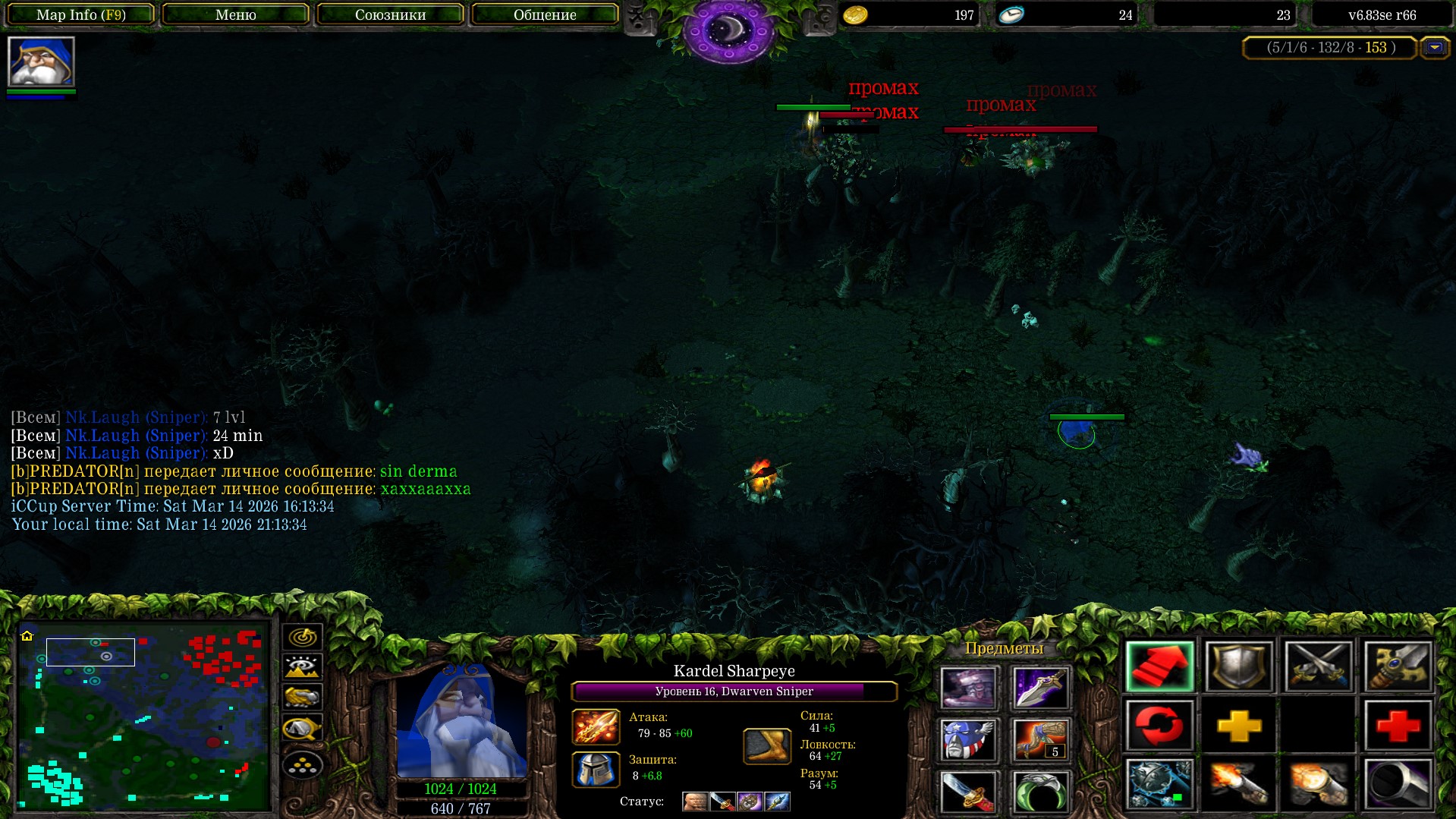Toggle minimap terrain display (eye over mountains)
Viewport: 1456px width, 819px height.
302,667
